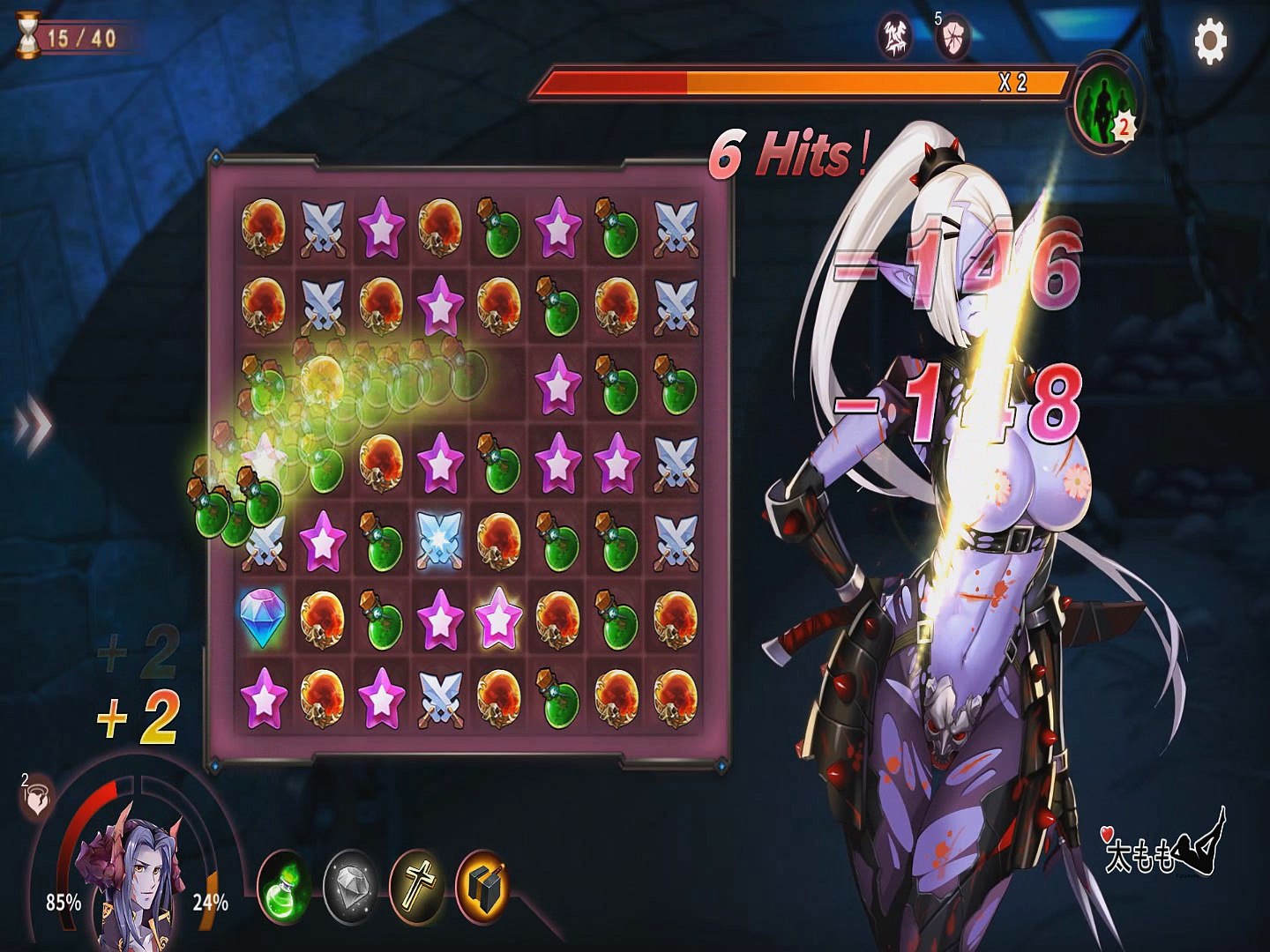This screenshot has width=1270, height=952.
Task: Inspect the broken shield debuff icon
Action: [x=953, y=37]
